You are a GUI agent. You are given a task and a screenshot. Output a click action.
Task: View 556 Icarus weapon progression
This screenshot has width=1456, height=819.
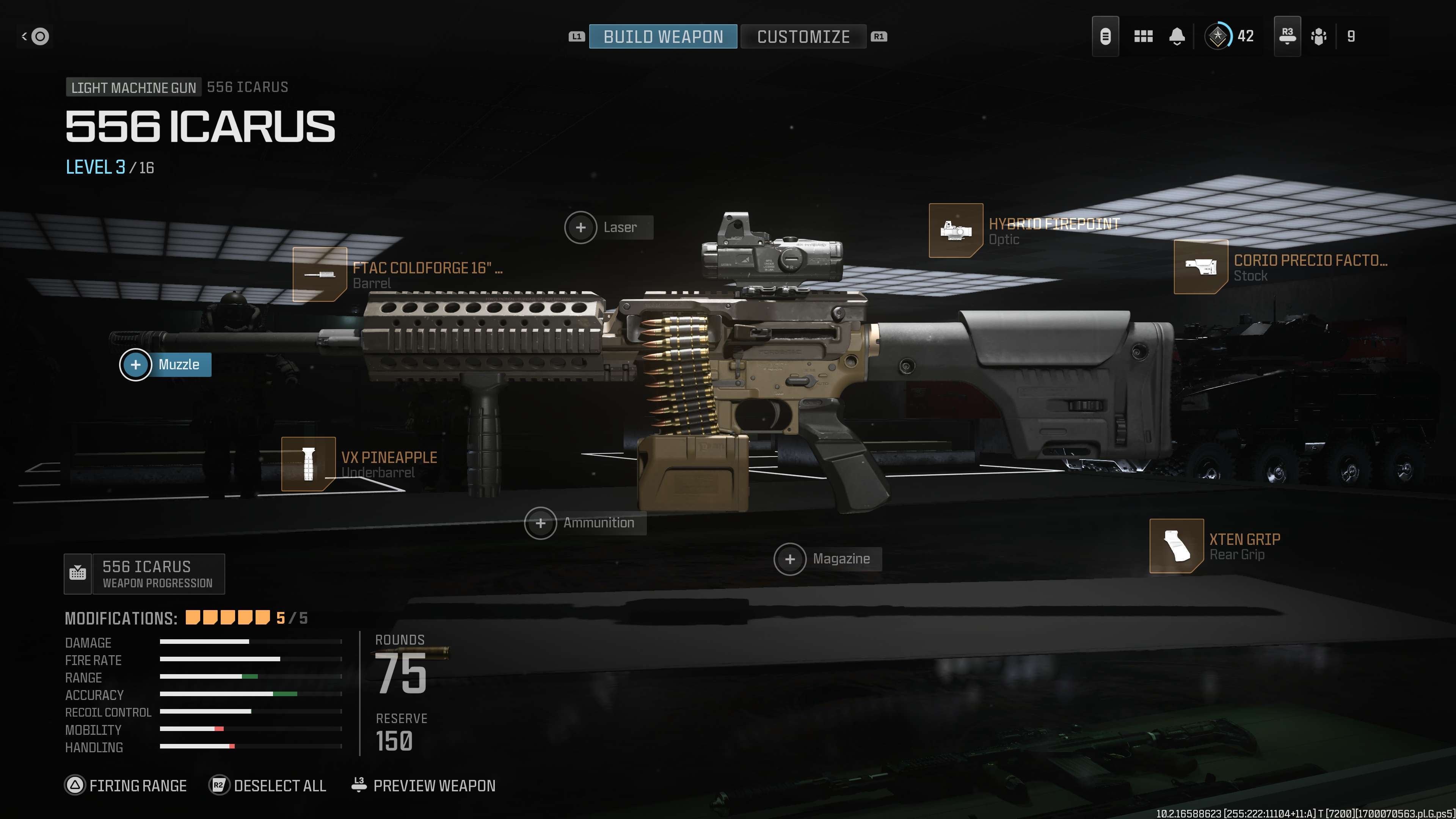tap(145, 574)
